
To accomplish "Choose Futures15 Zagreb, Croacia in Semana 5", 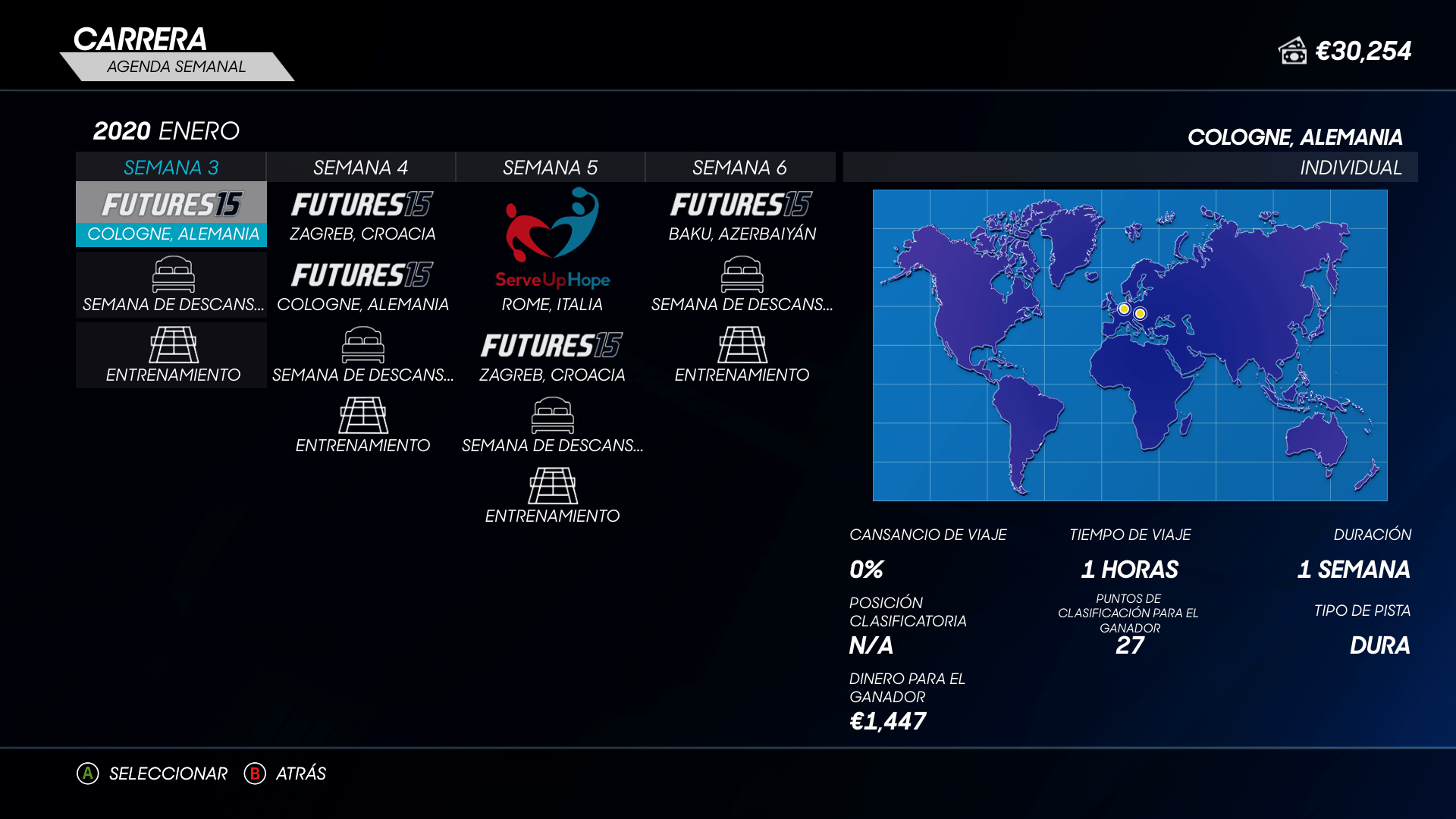I will (x=551, y=356).
